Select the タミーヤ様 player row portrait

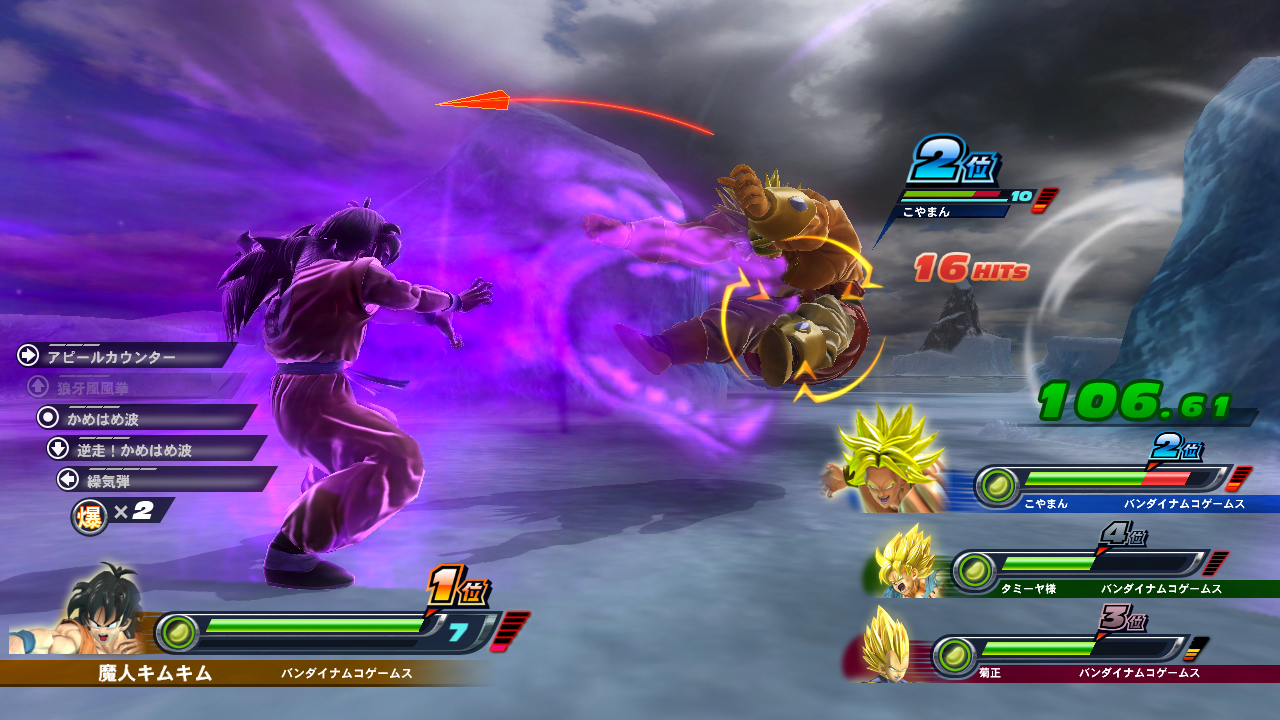pos(906,563)
